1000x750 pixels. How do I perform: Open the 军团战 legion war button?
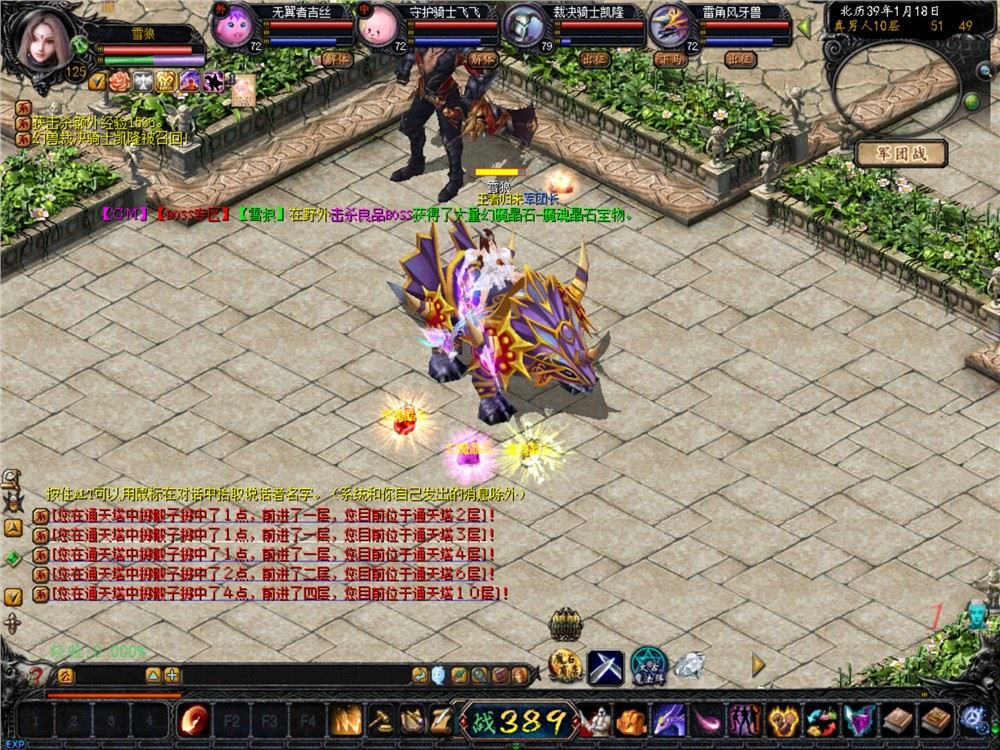click(x=900, y=153)
